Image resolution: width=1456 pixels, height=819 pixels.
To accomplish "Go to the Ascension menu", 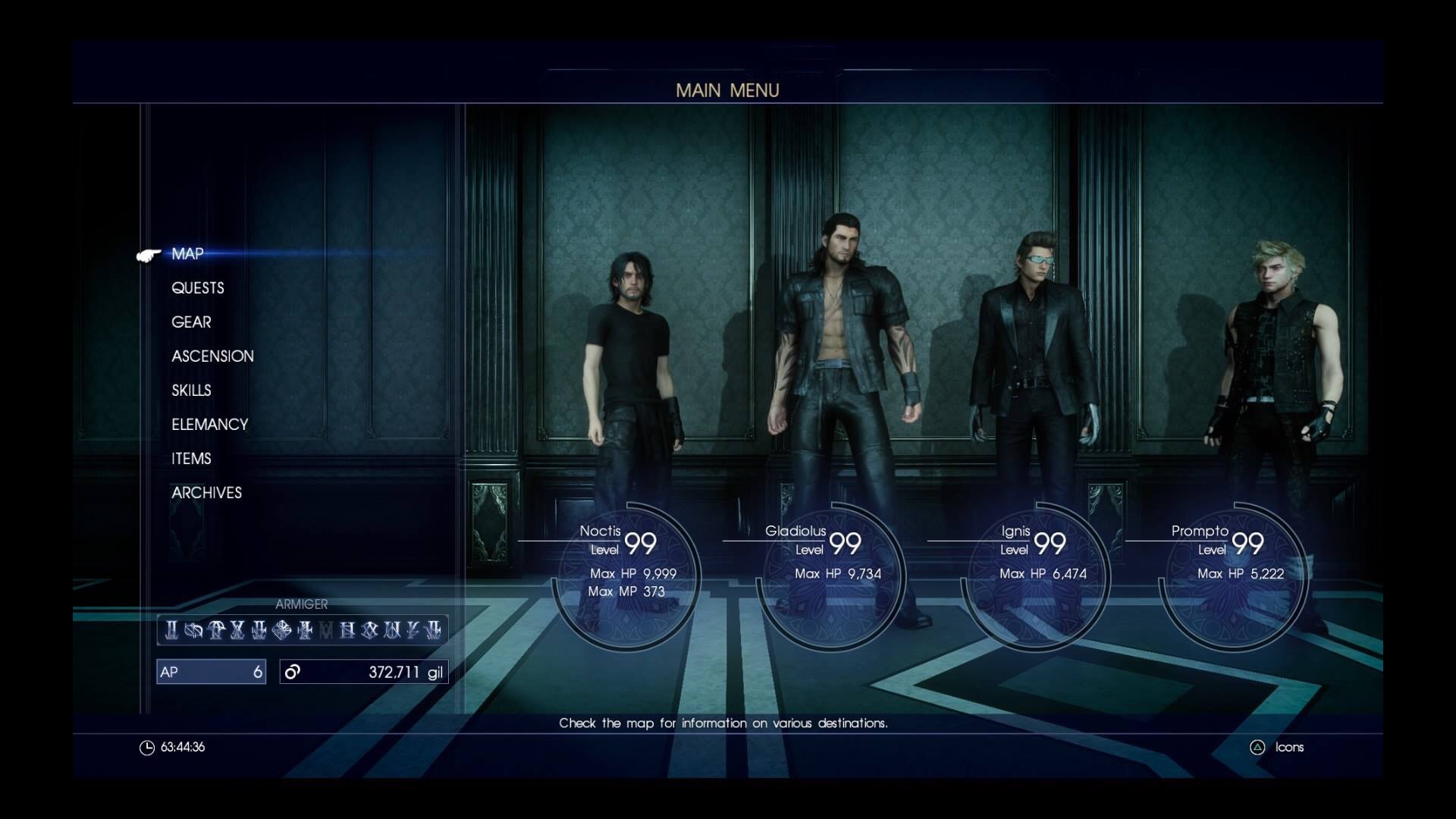I will click(x=212, y=356).
